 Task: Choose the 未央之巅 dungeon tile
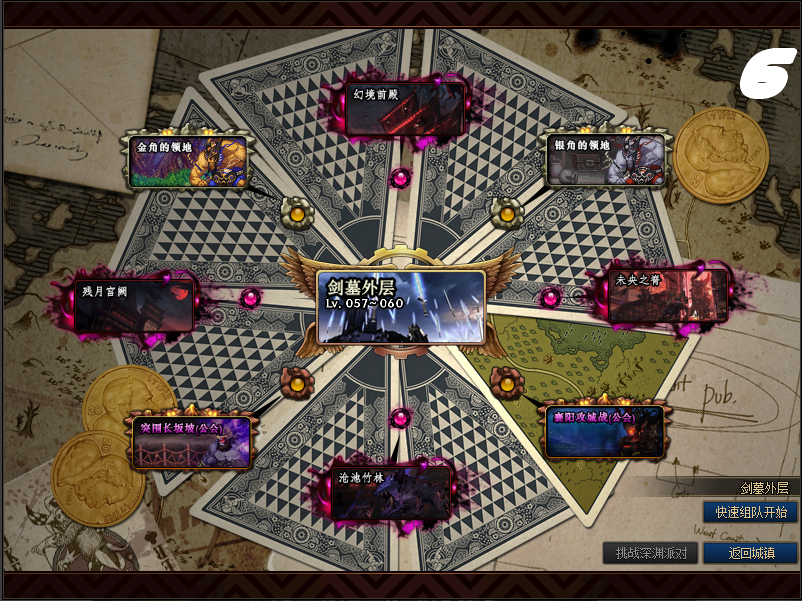667,296
